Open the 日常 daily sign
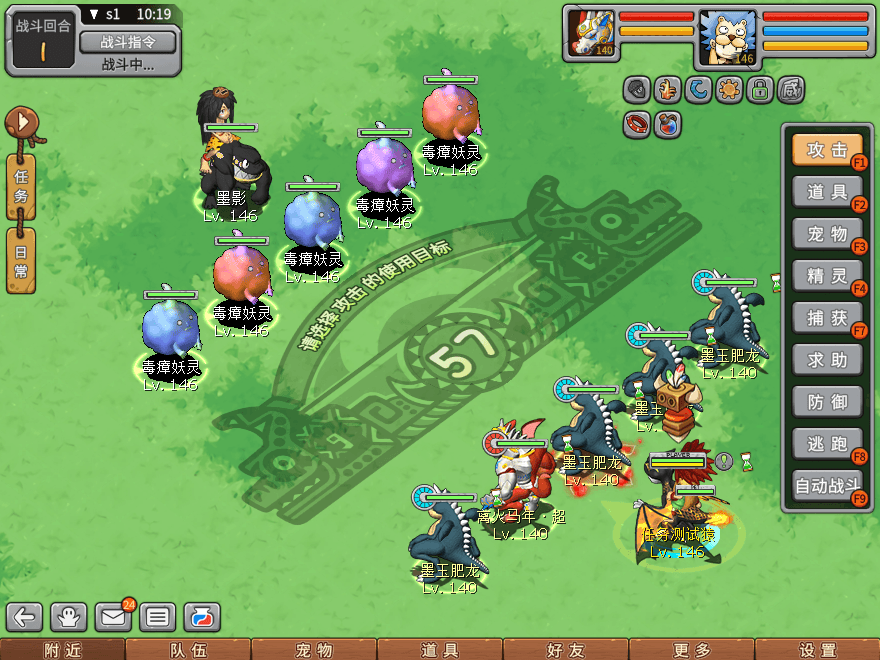The image size is (880, 660). pyautogui.click(x=21, y=262)
